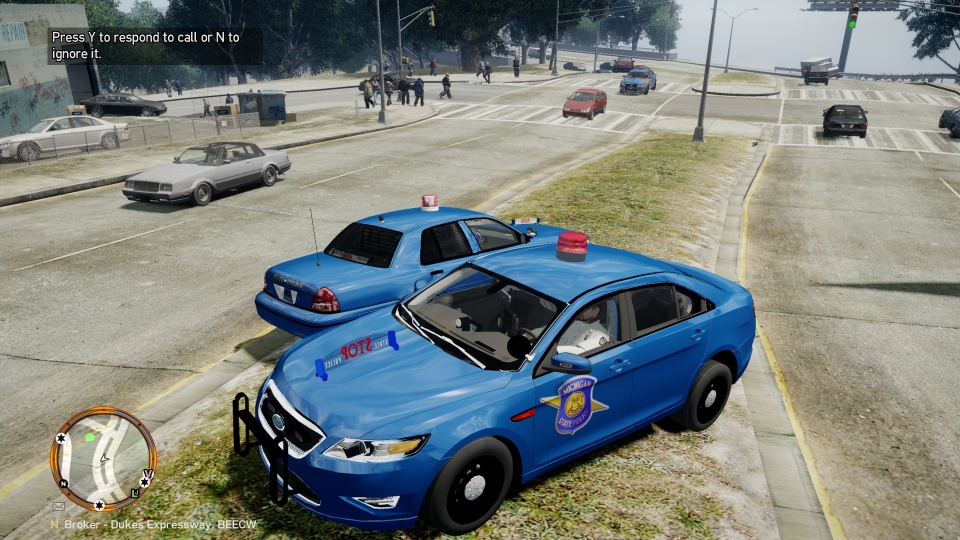Screen dimensions: 960x540
Task: Open the envelope message icon below the minimap
Action: [x=58, y=507]
